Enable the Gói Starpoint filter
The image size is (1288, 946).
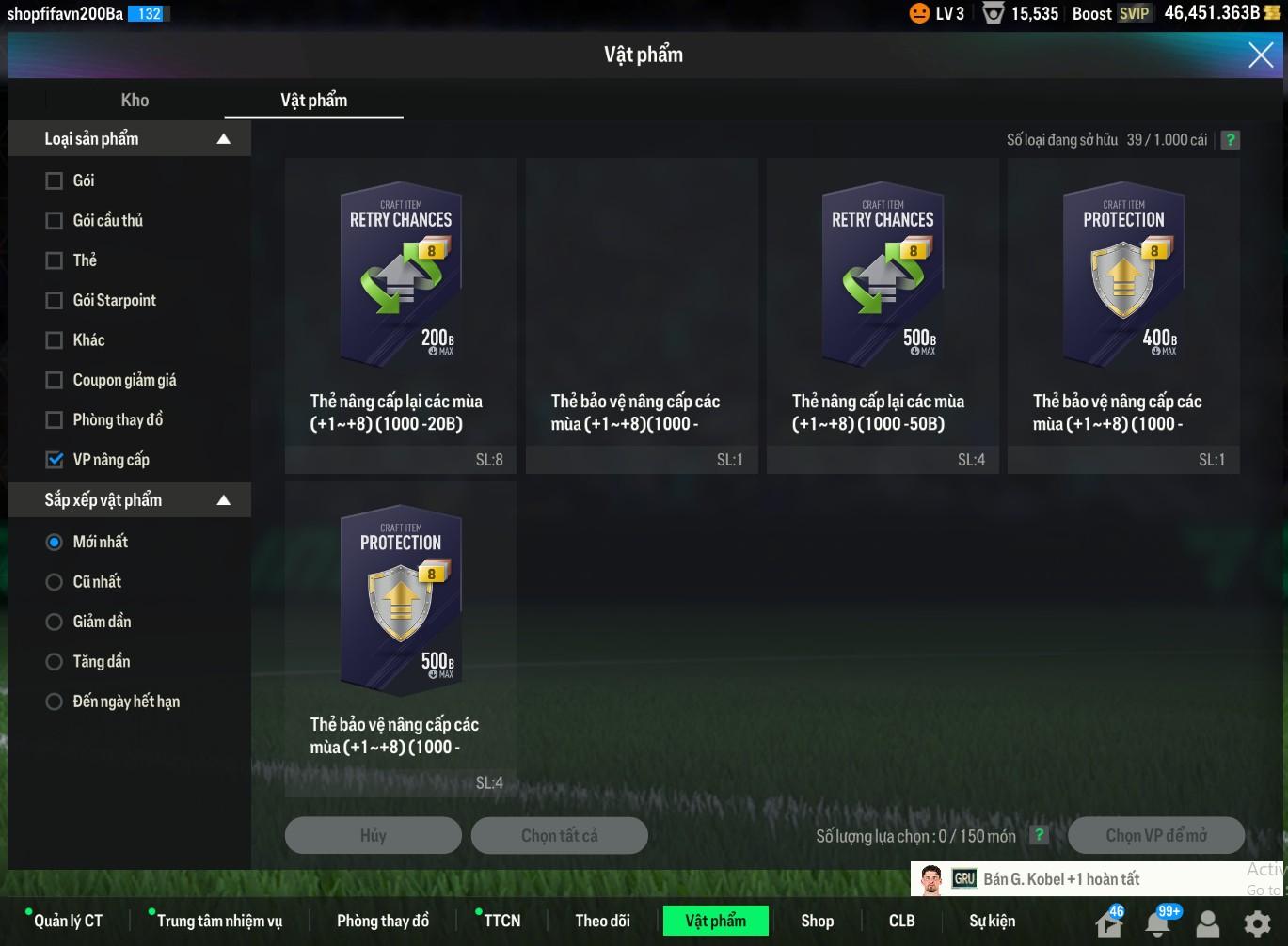tap(55, 301)
